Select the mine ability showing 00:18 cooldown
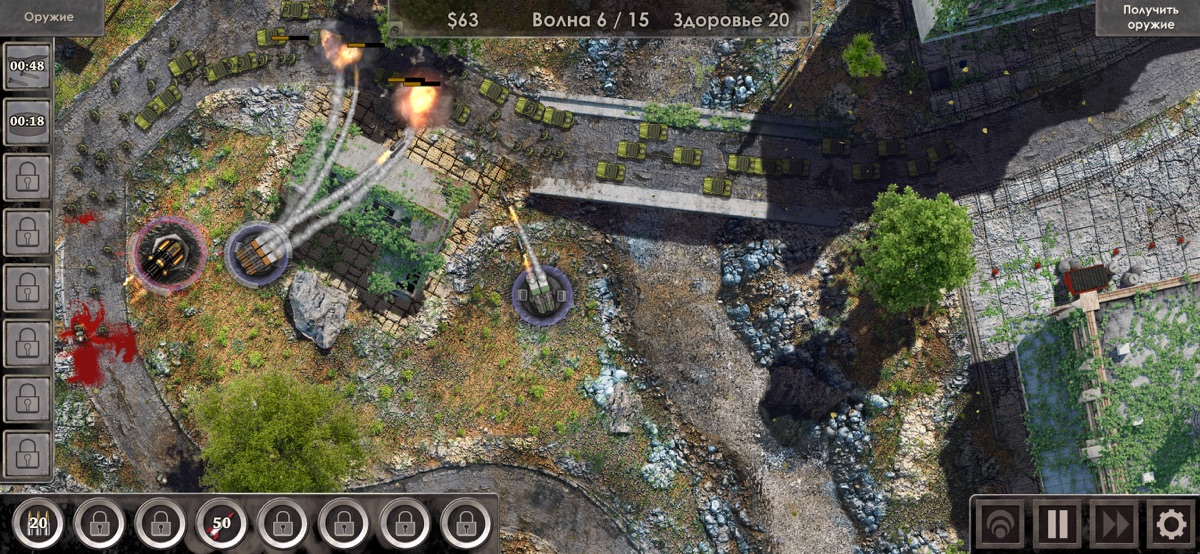This screenshot has width=1200, height=554. [x=27, y=121]
